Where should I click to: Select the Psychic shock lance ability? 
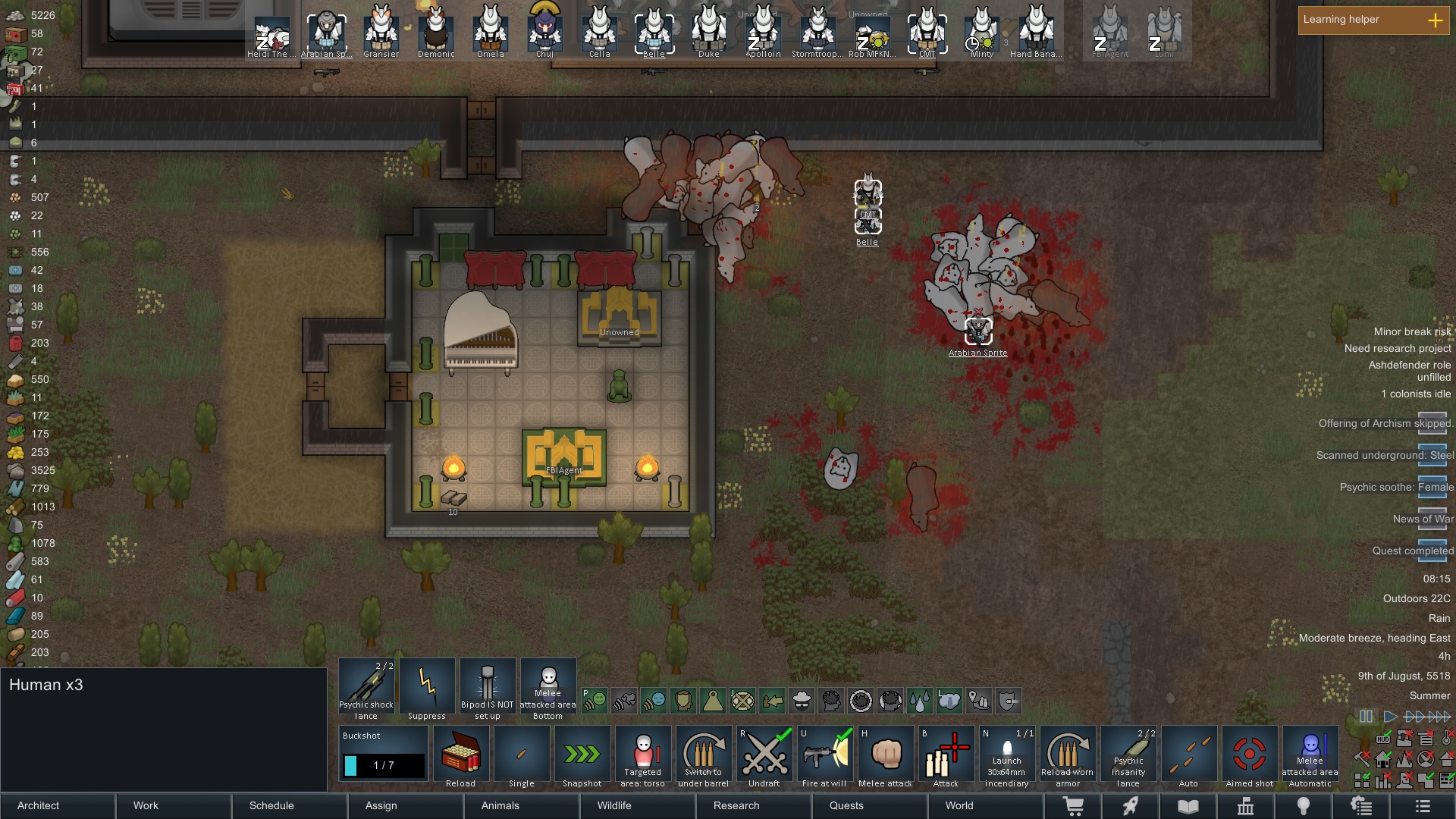coord(366,686)
